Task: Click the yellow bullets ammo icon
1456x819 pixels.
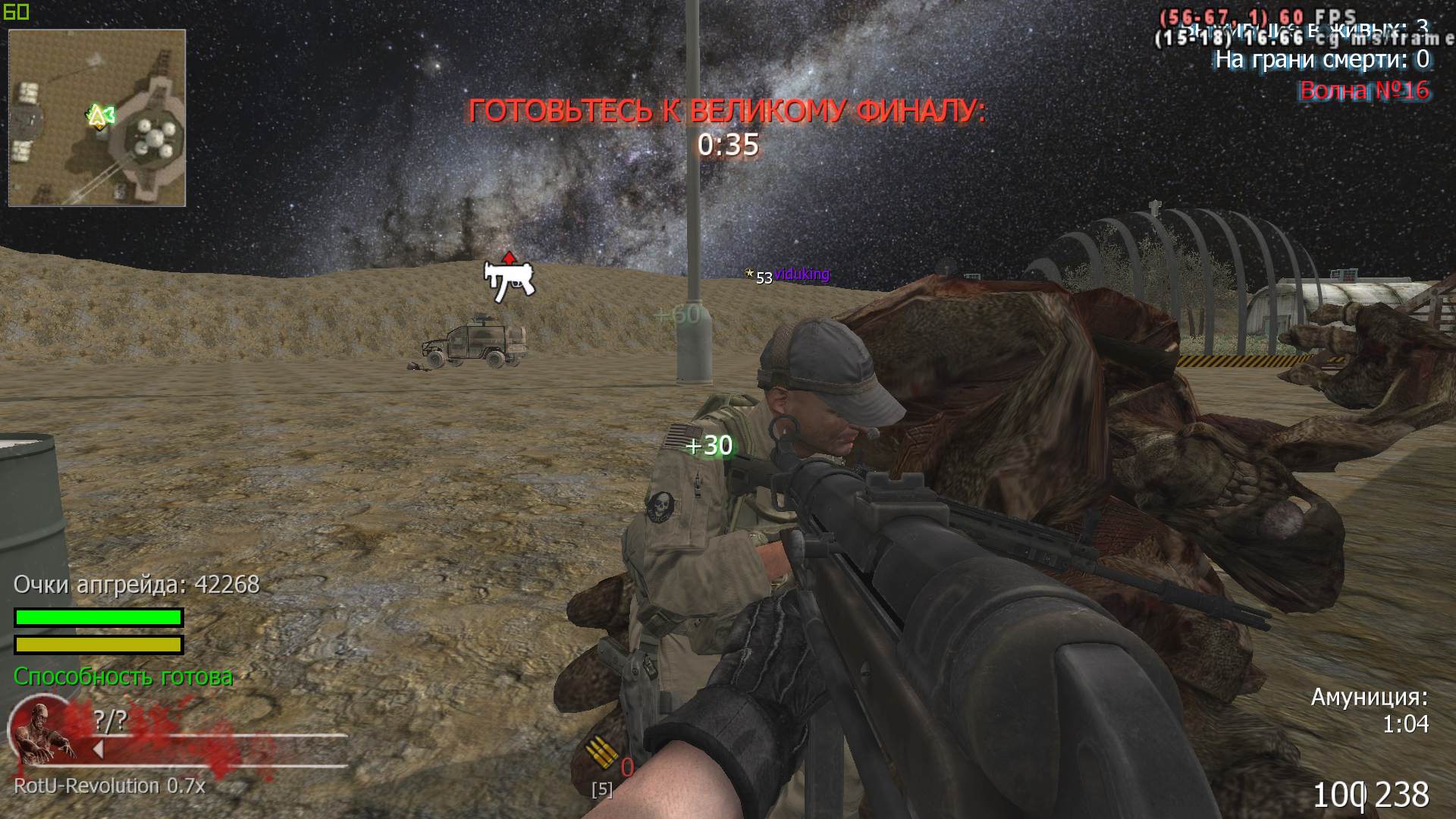Action: (601, 755)
